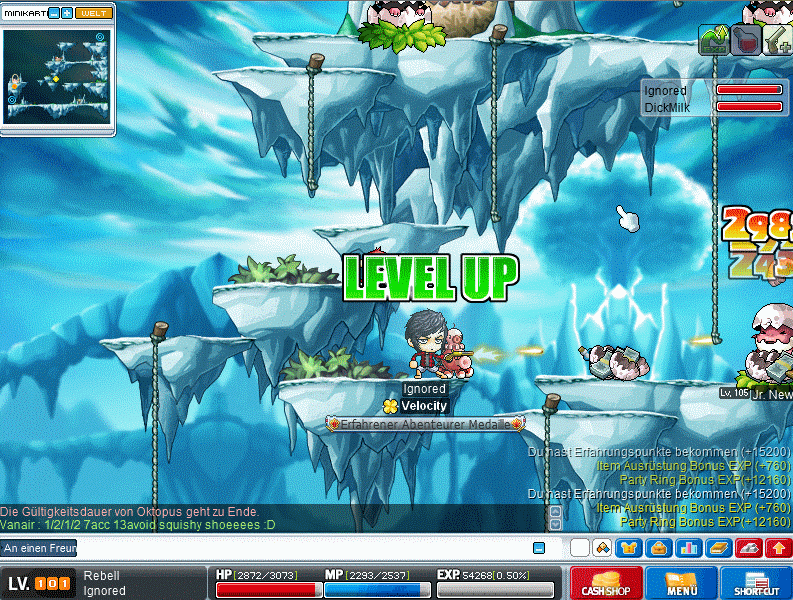The height and width of the screenshot is (600, 793).
Task: Open the 'An einen Freund' chat target selector
Action: pyautogui.click(x=38, y=548)
